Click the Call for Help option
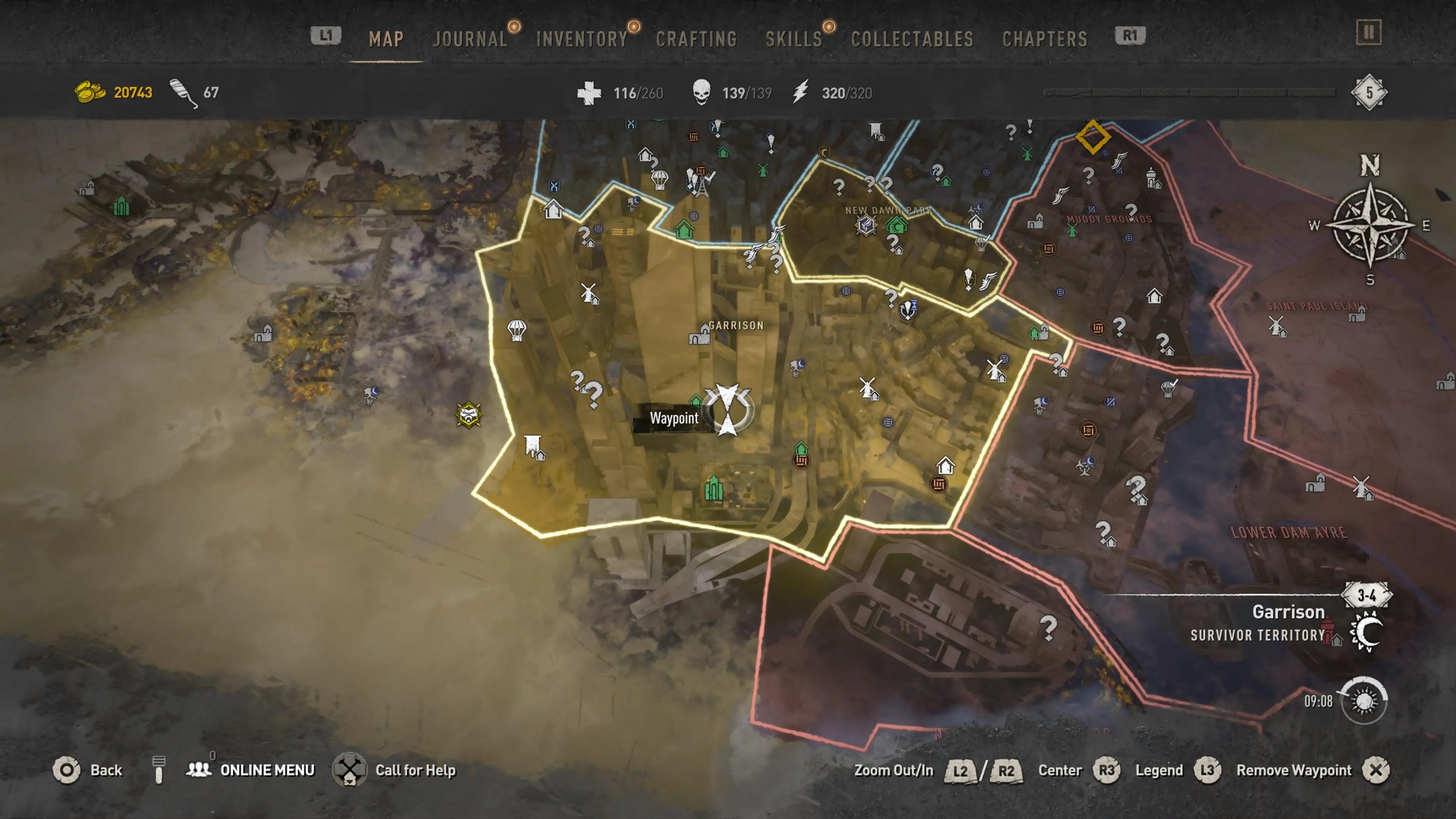This screenshot has width=1456, height=819. pyautogui.click(x=415, y=770)
